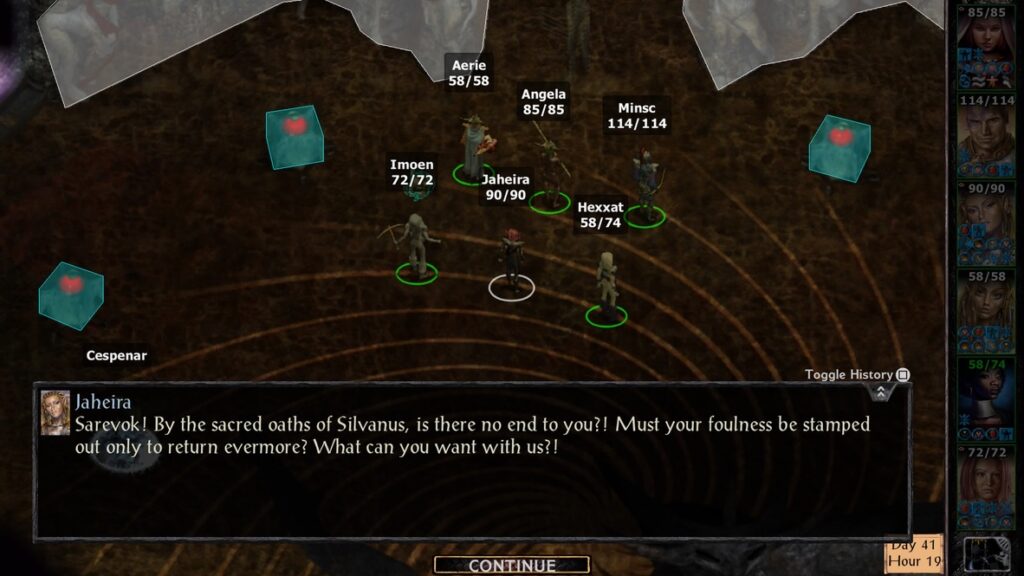Expand the dialogue box with the double-arrow

pyautogui.click(x=880, y=393)
